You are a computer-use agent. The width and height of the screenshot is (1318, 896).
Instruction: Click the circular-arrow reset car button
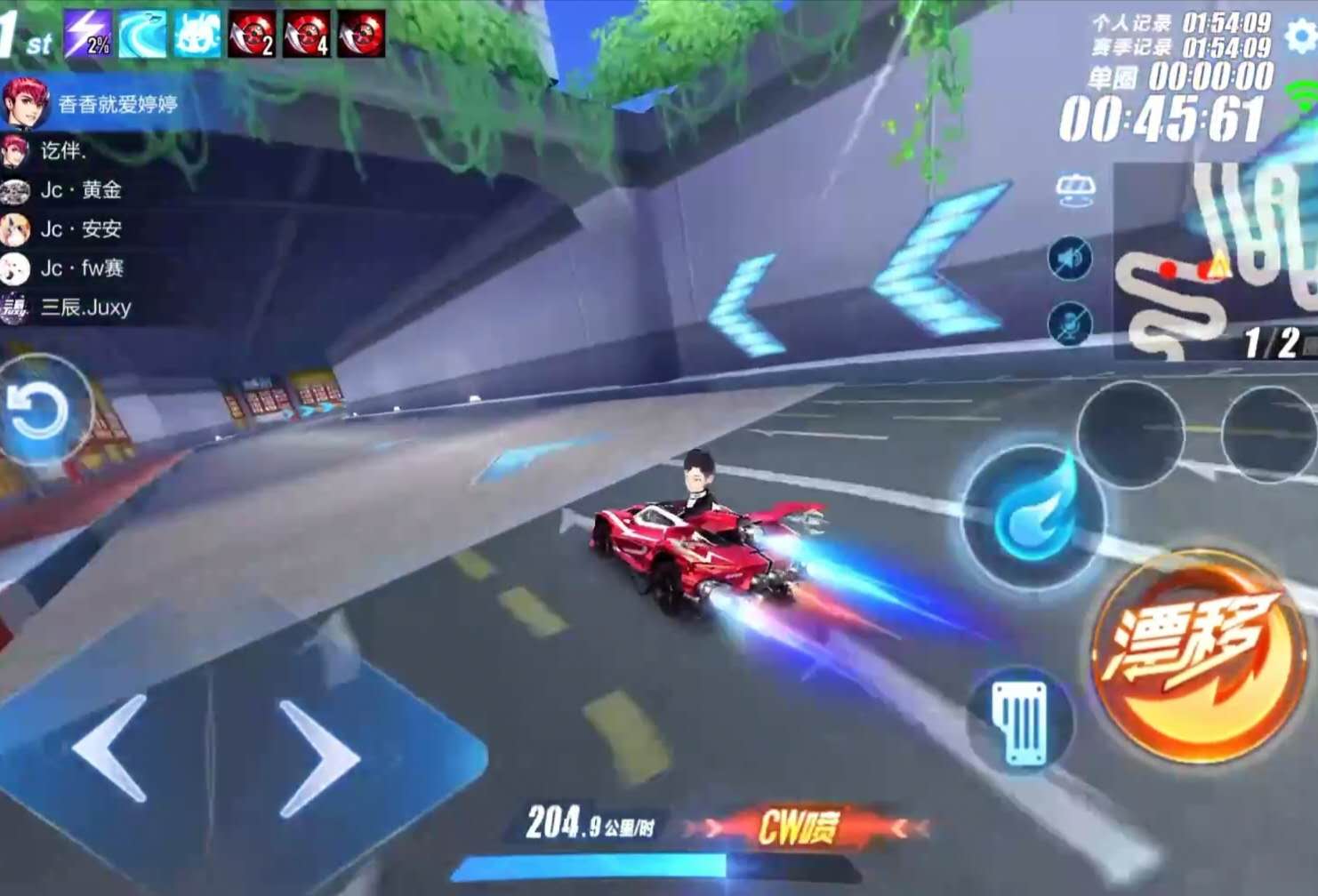[37, 410]
